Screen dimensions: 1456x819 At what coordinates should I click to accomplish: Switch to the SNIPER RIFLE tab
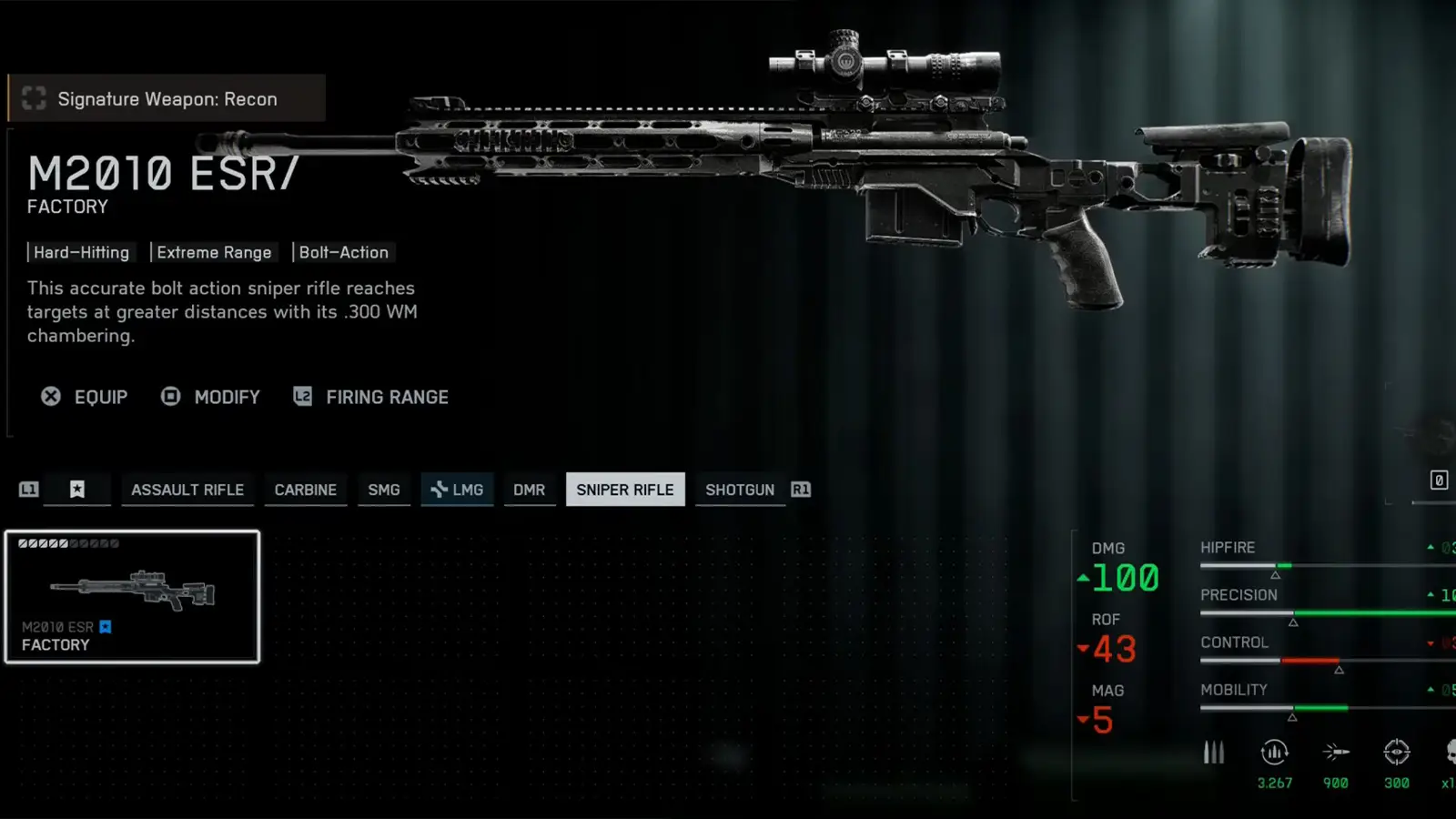pos(625,490)
